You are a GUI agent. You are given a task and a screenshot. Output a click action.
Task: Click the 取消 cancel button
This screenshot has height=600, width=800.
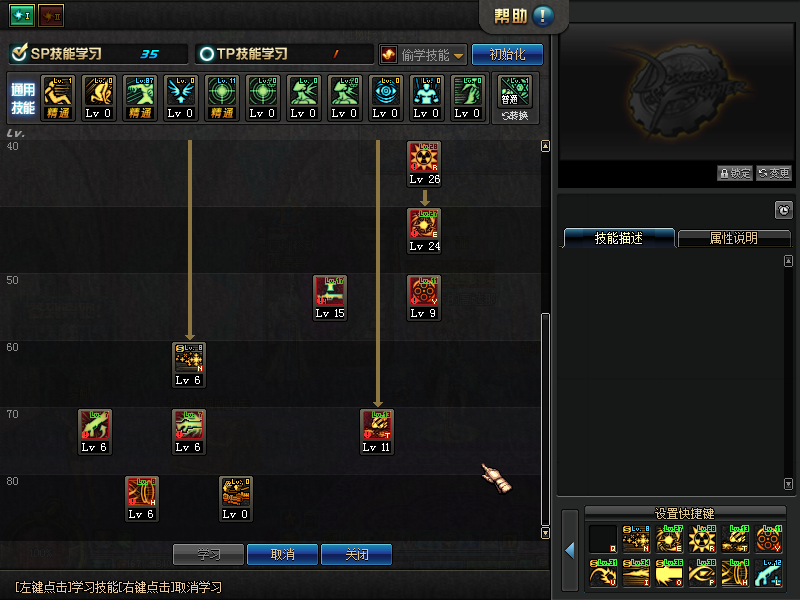click(x=283, y=554)
